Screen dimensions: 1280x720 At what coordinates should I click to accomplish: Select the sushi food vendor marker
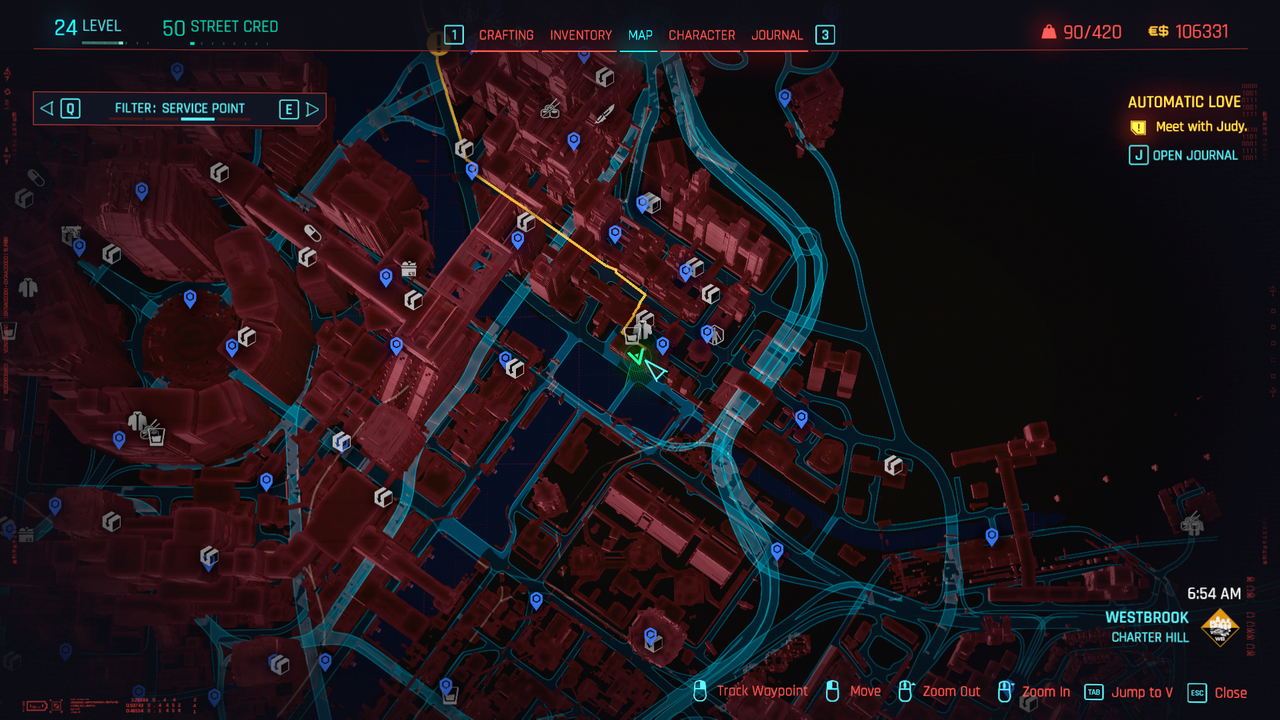(550, 110)
